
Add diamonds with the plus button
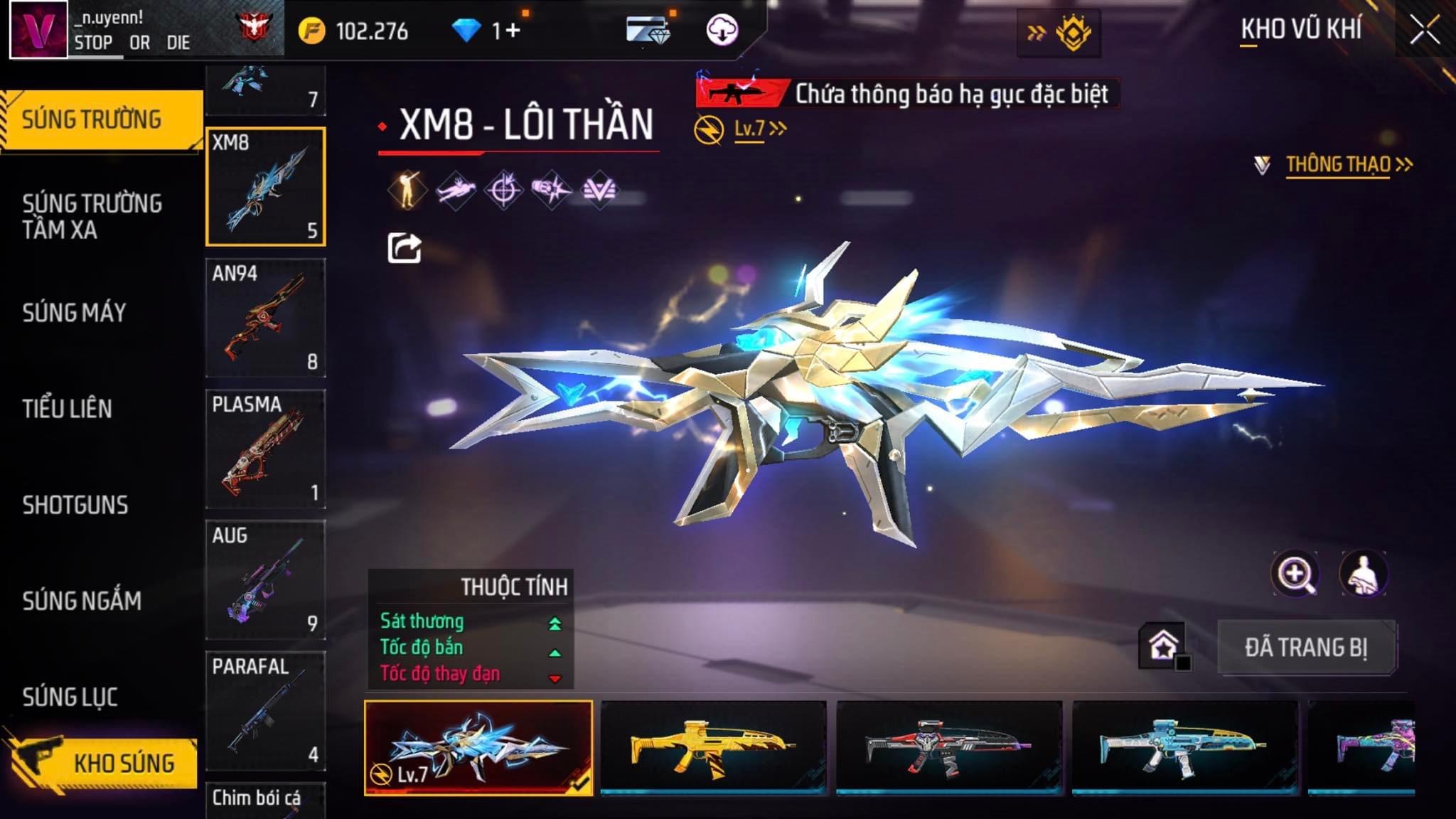[x=513, y=31]
